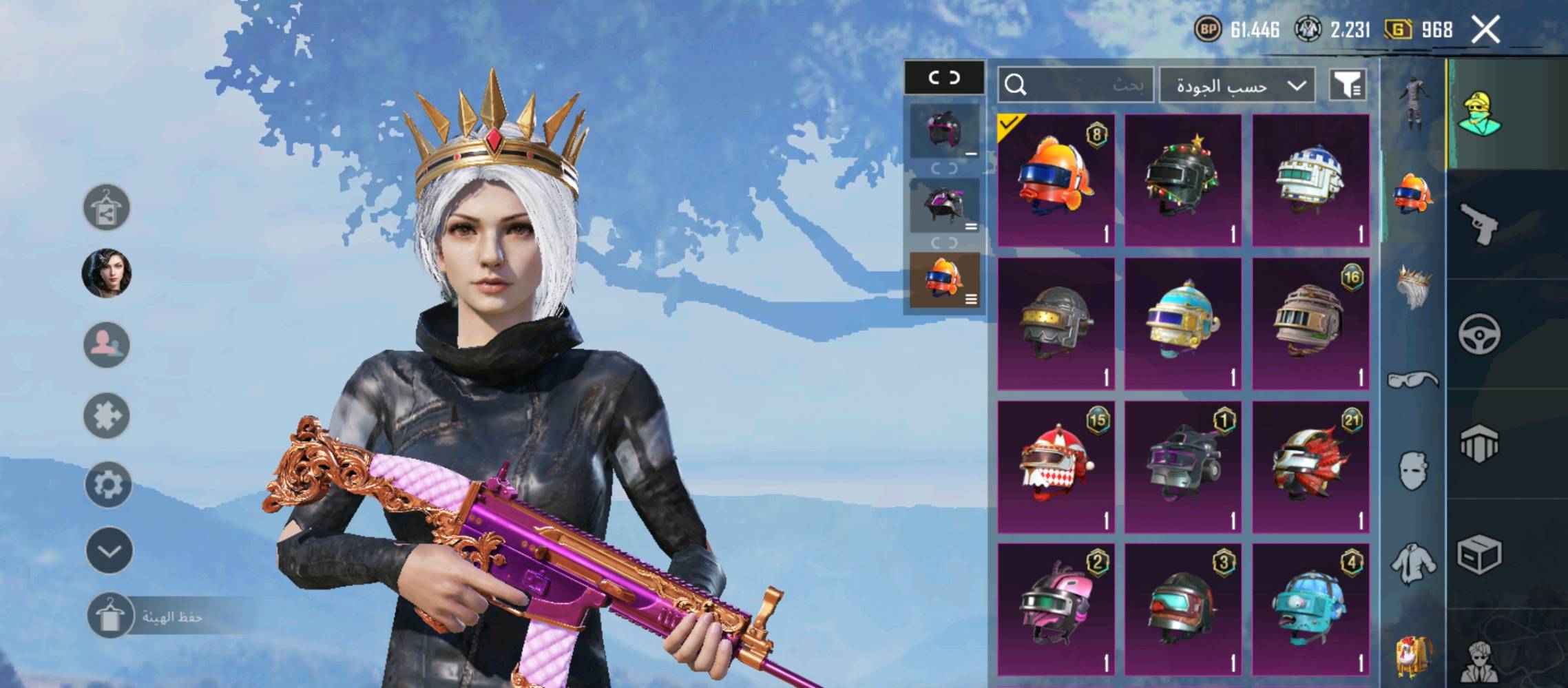Select the orange goldfish helmet skin

tap(1056, 180)
